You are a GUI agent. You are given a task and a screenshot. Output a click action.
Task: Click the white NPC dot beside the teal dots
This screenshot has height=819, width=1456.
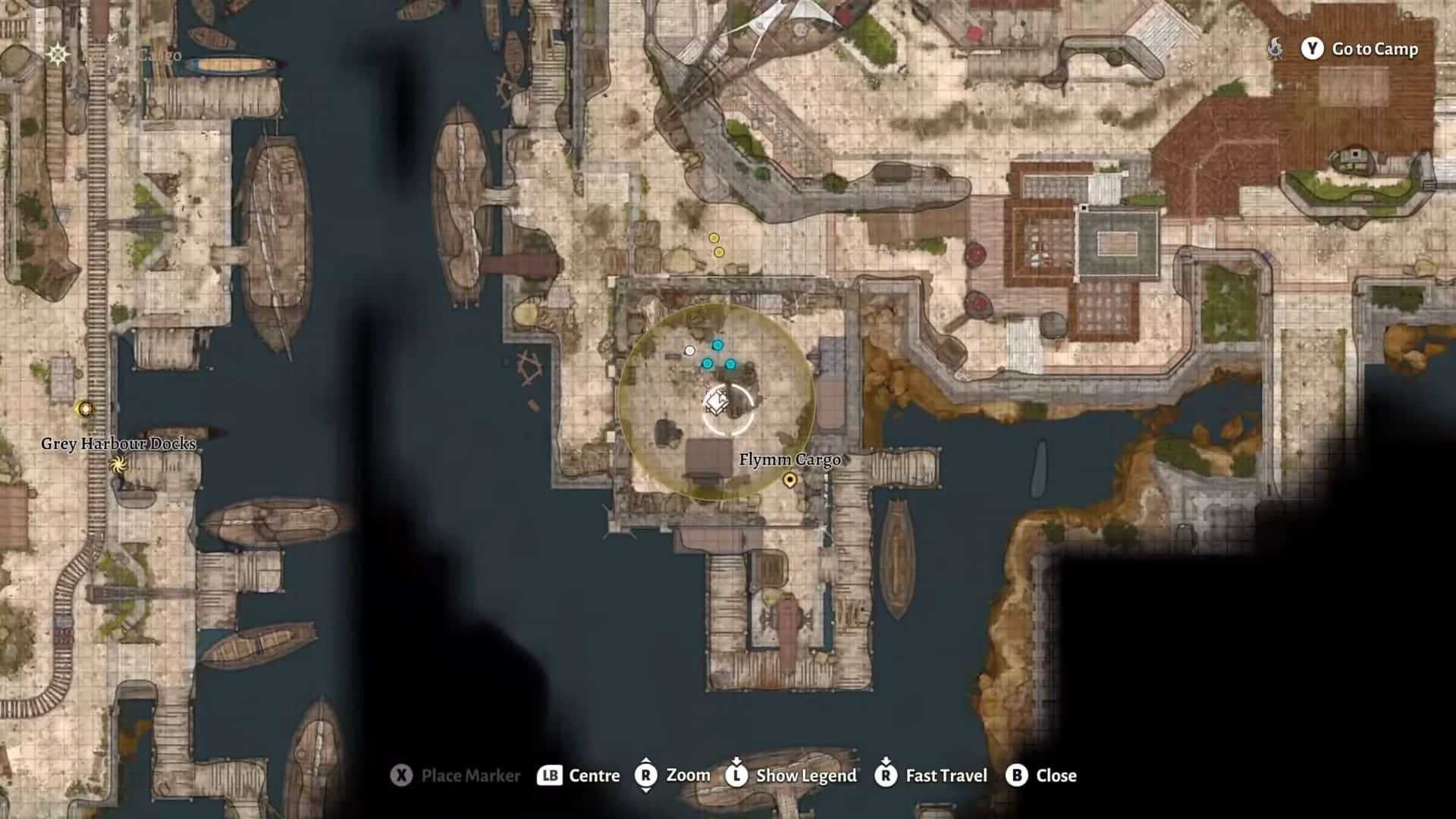point(689,350)
